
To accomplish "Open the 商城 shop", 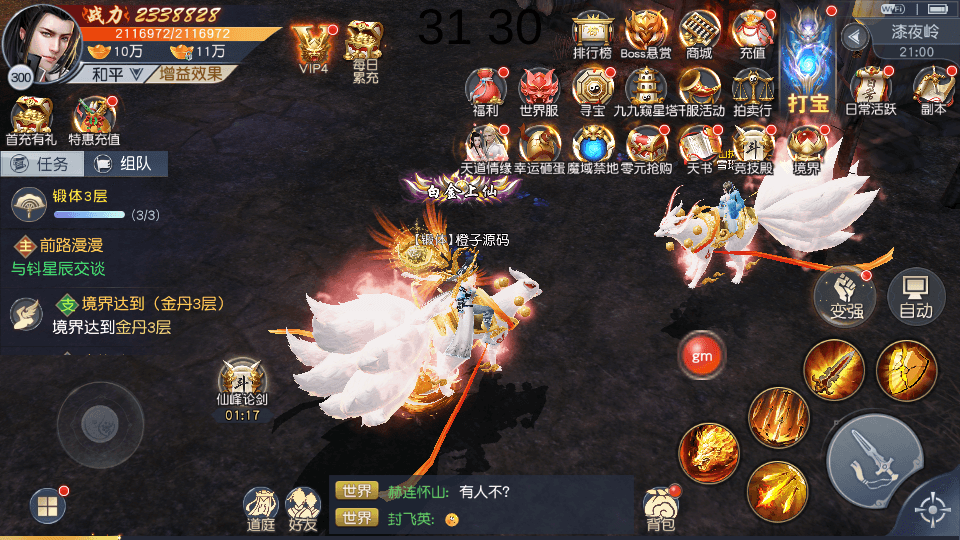I will [x=700, y=34].
